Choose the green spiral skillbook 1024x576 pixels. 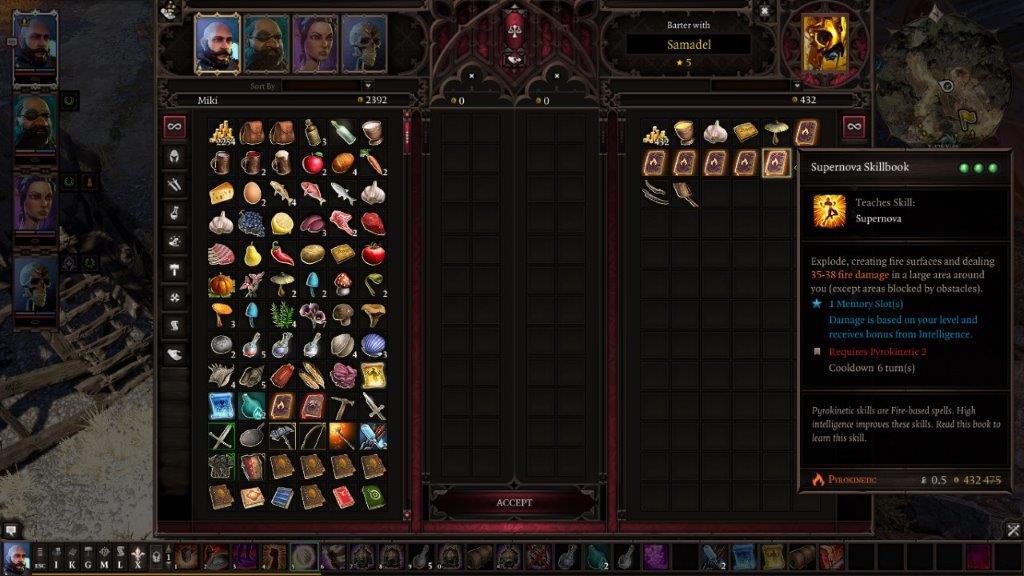[372, 496]
